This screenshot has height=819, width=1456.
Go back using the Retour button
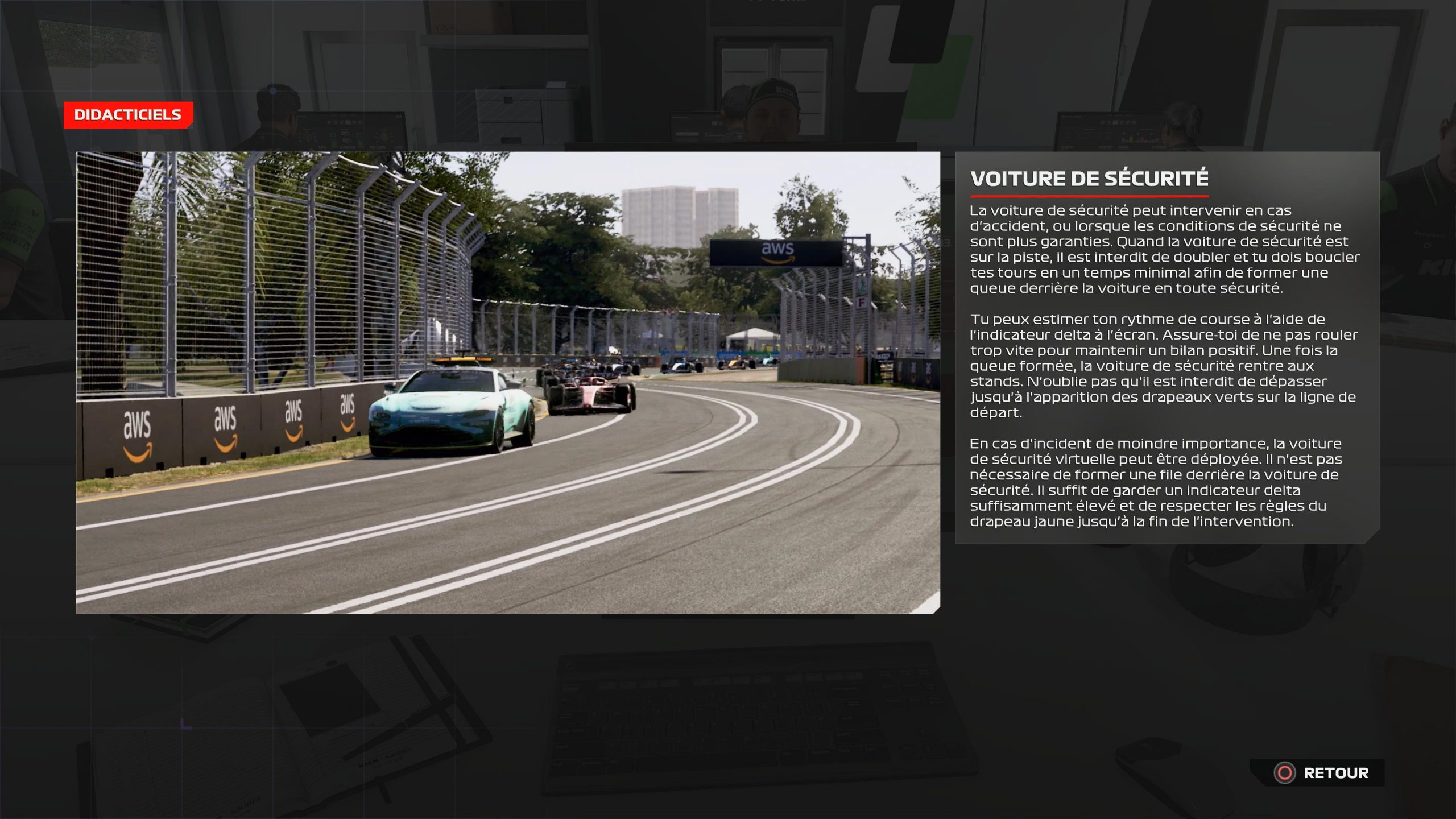click(1323, 773)
